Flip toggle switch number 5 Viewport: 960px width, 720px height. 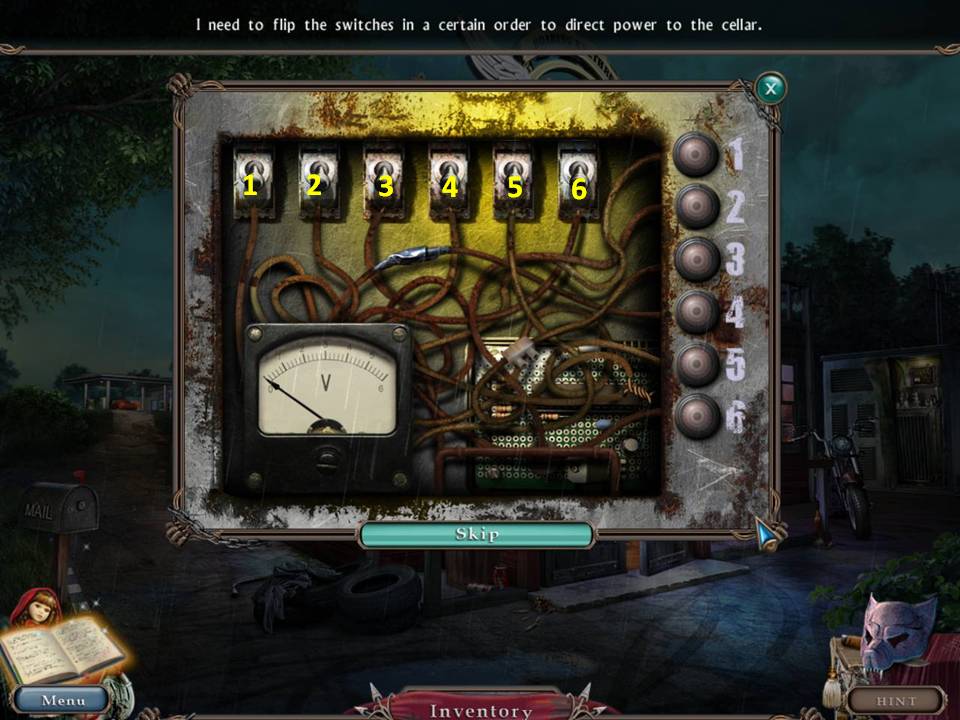512,174
